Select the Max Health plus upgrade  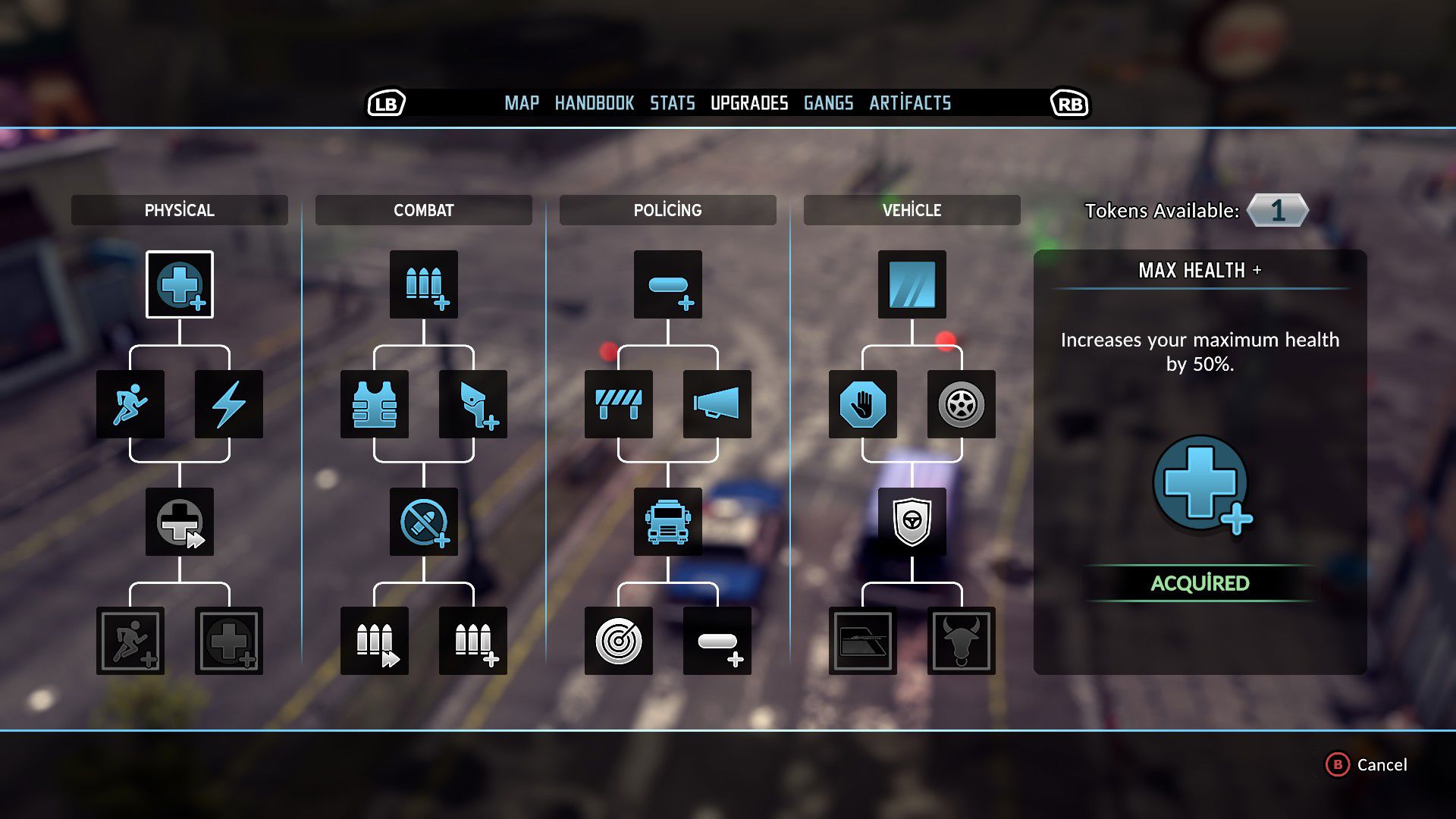coord(180,284)
